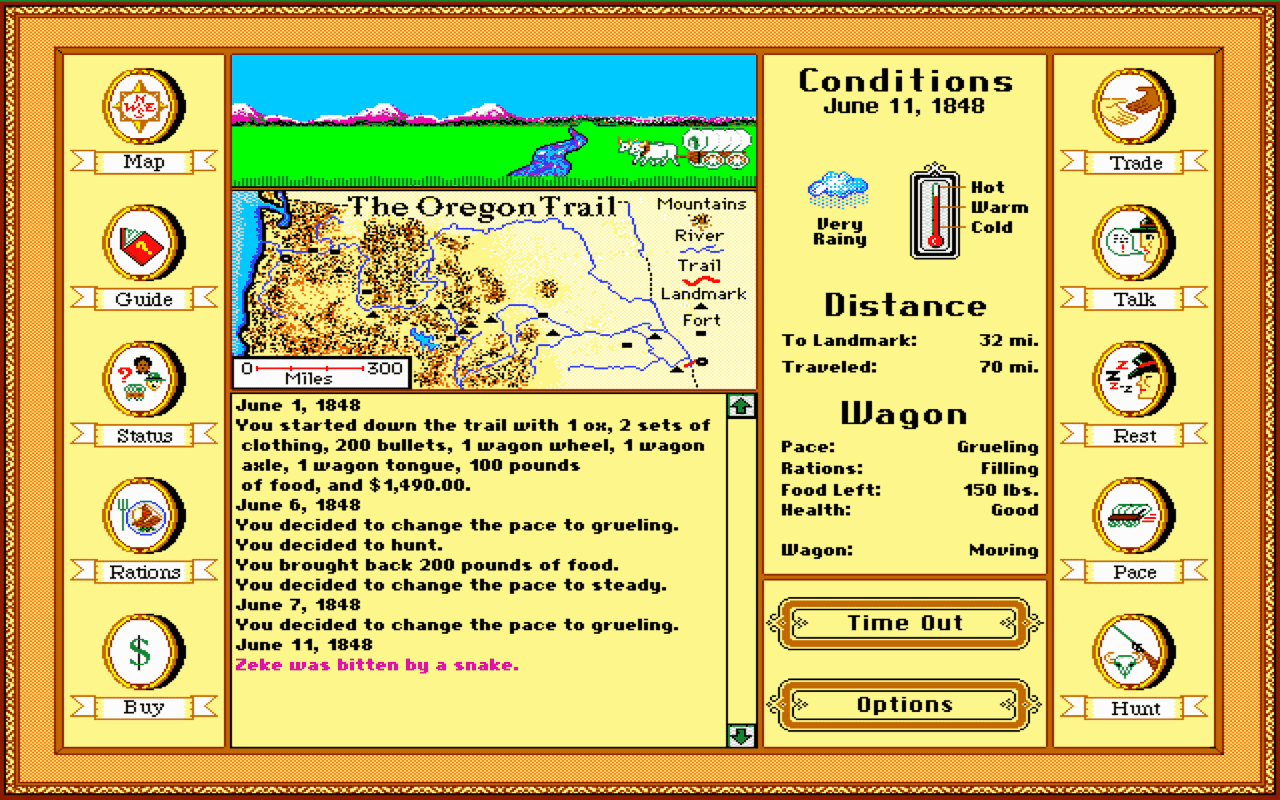
Task: Click the thermometer temperature gauge
Action: pyautogui.click(x=933, y=210)
